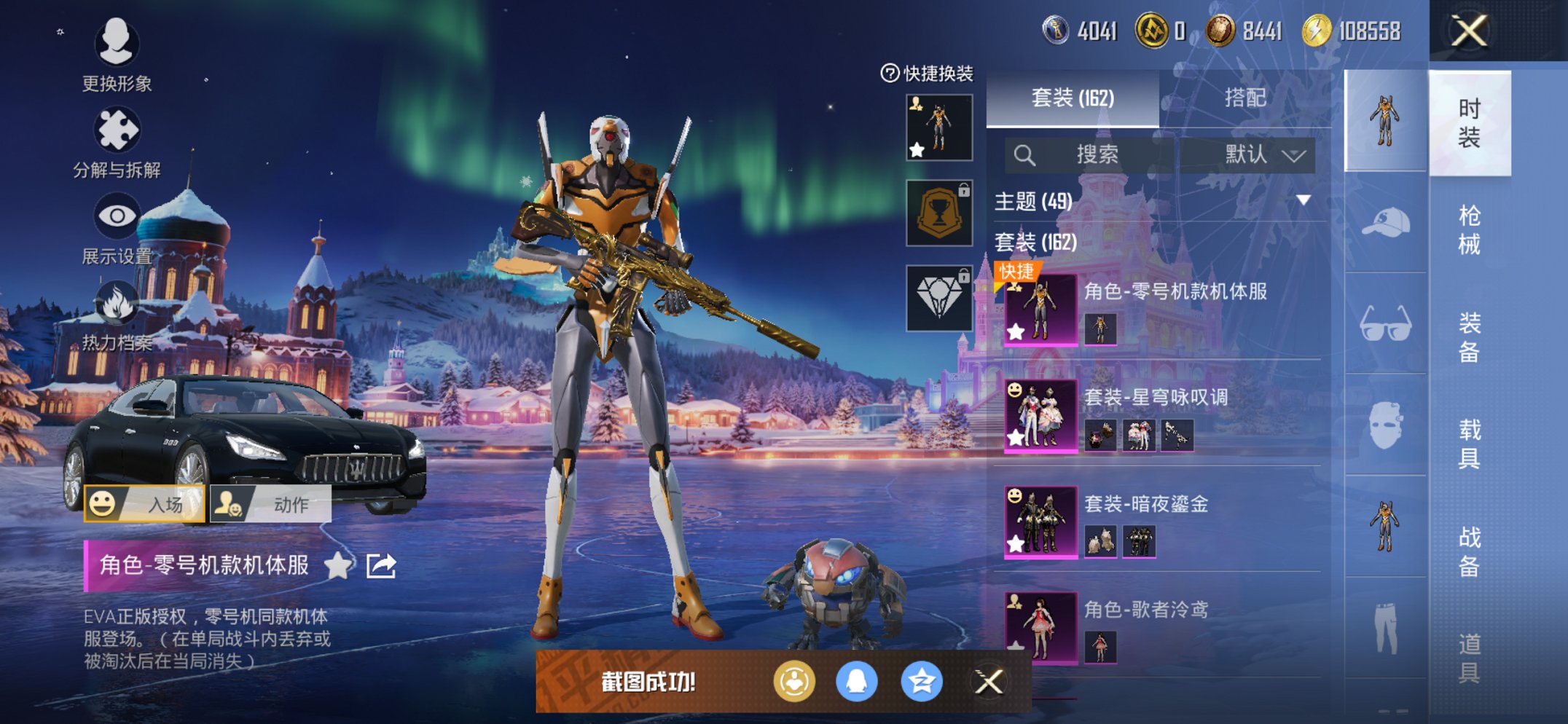Open 展示设置 display settings

click(117, 227)
